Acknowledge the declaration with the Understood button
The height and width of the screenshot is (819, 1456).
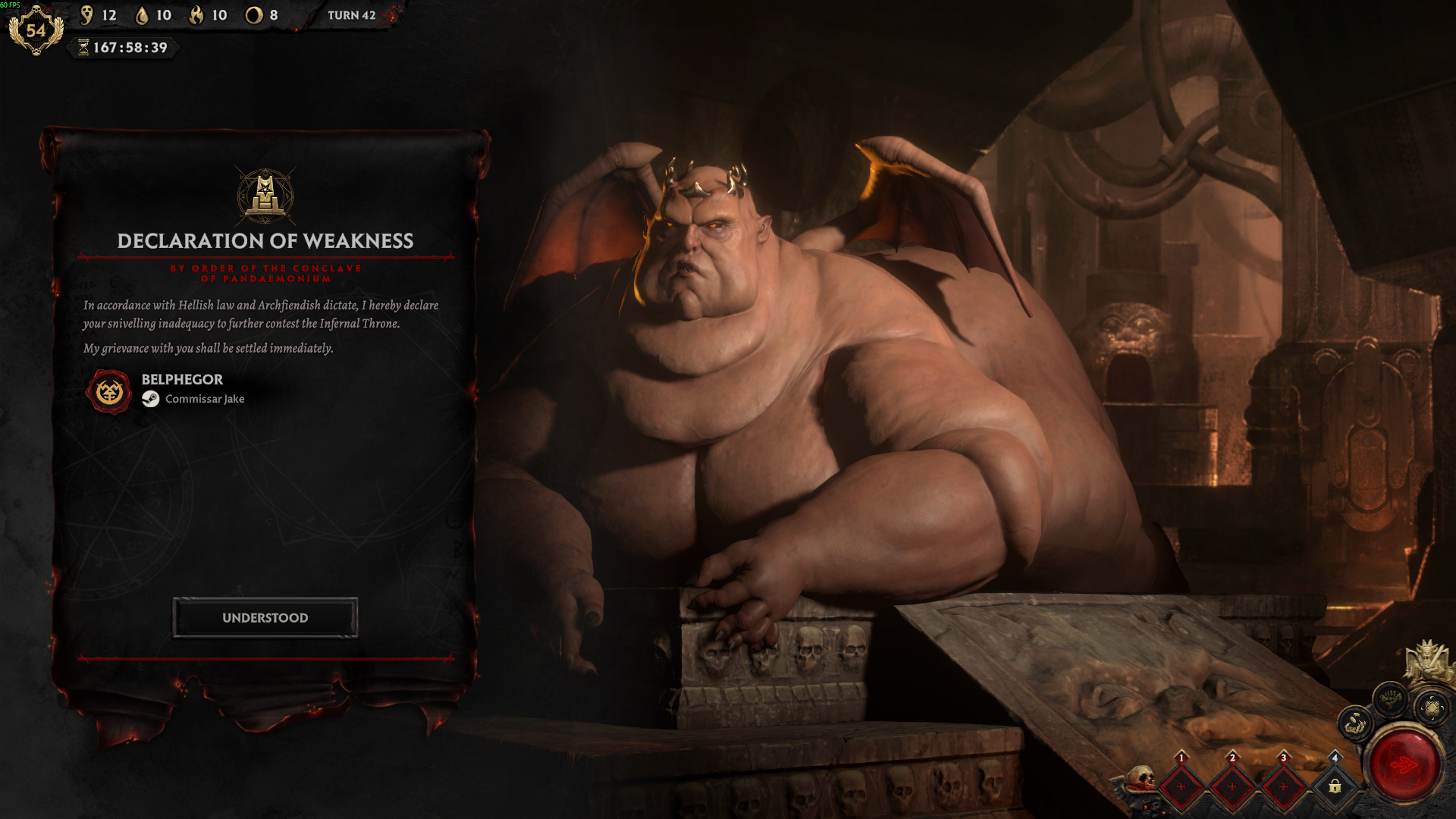(265, 618)
